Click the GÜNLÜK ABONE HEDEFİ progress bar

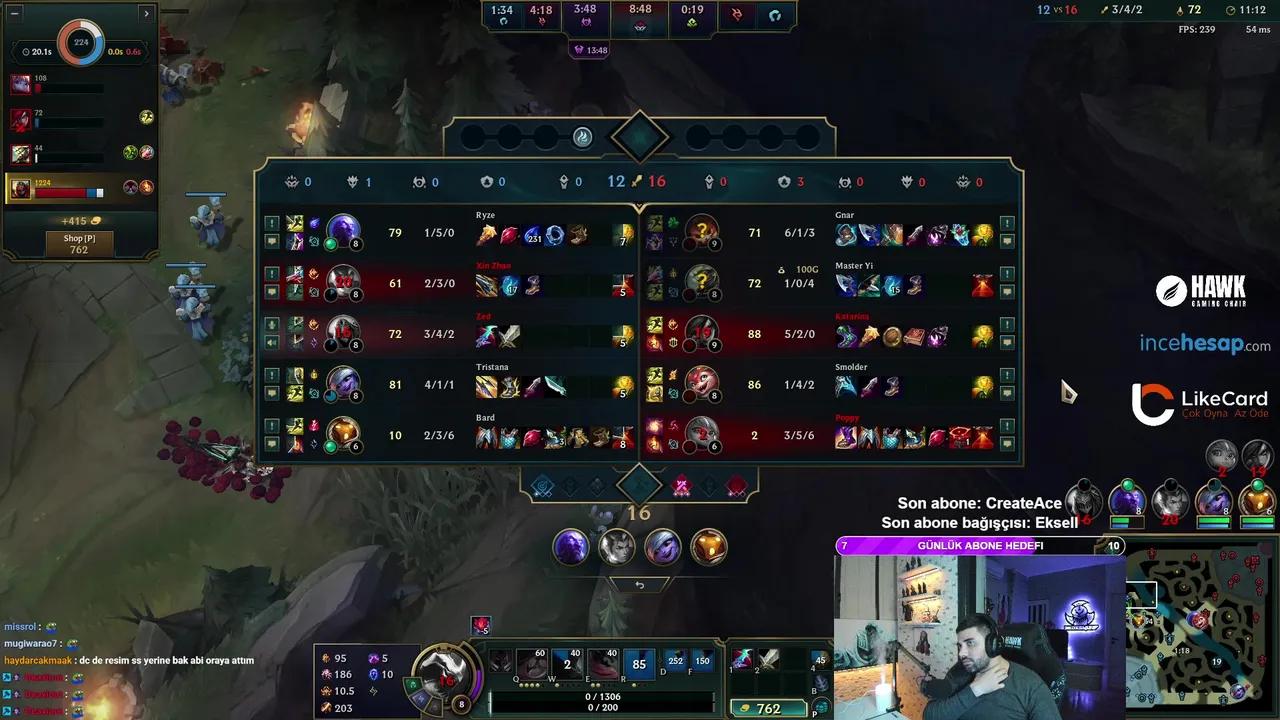980,546
